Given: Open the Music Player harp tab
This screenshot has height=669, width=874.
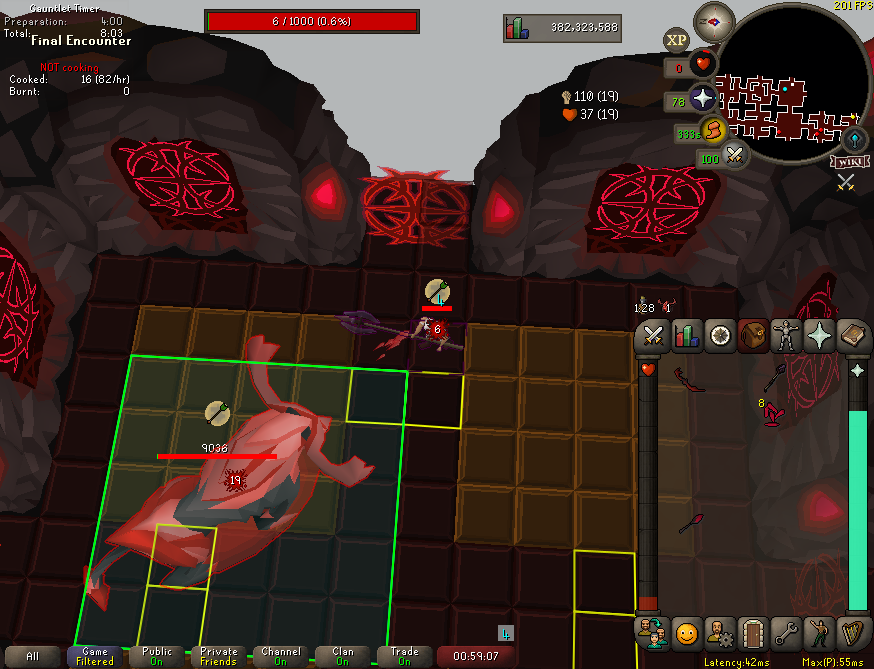Looking at the screenshot, I should point(852,633).
